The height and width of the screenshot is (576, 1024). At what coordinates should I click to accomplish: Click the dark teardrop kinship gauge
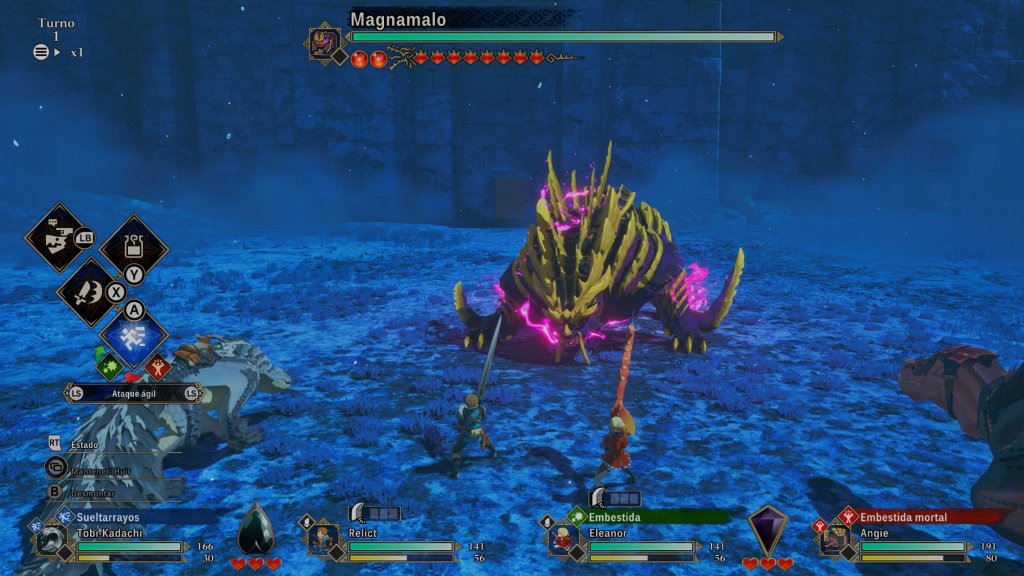(x=255, y=531)
